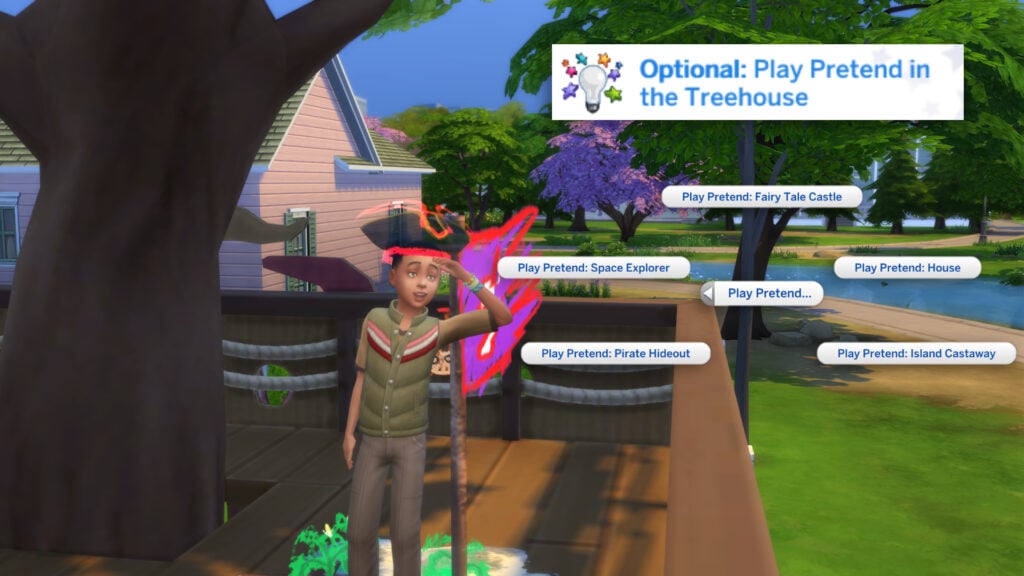Screen dimensions: 1024x576
Task: Pick the Play Pretend: House interaction
Action: (906, 268)
